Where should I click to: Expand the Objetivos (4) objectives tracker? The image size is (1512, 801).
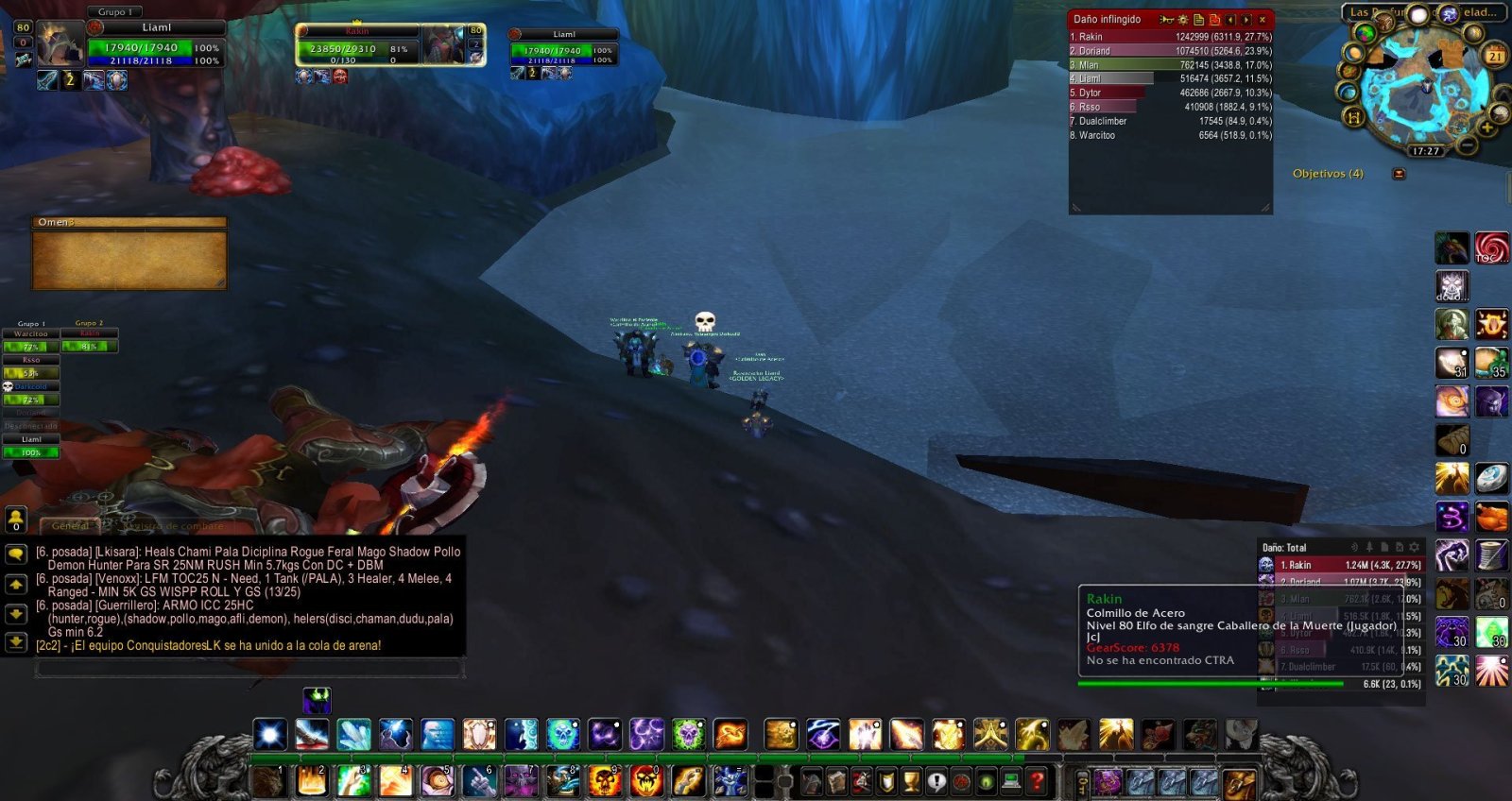click(x=1328, y=173)
